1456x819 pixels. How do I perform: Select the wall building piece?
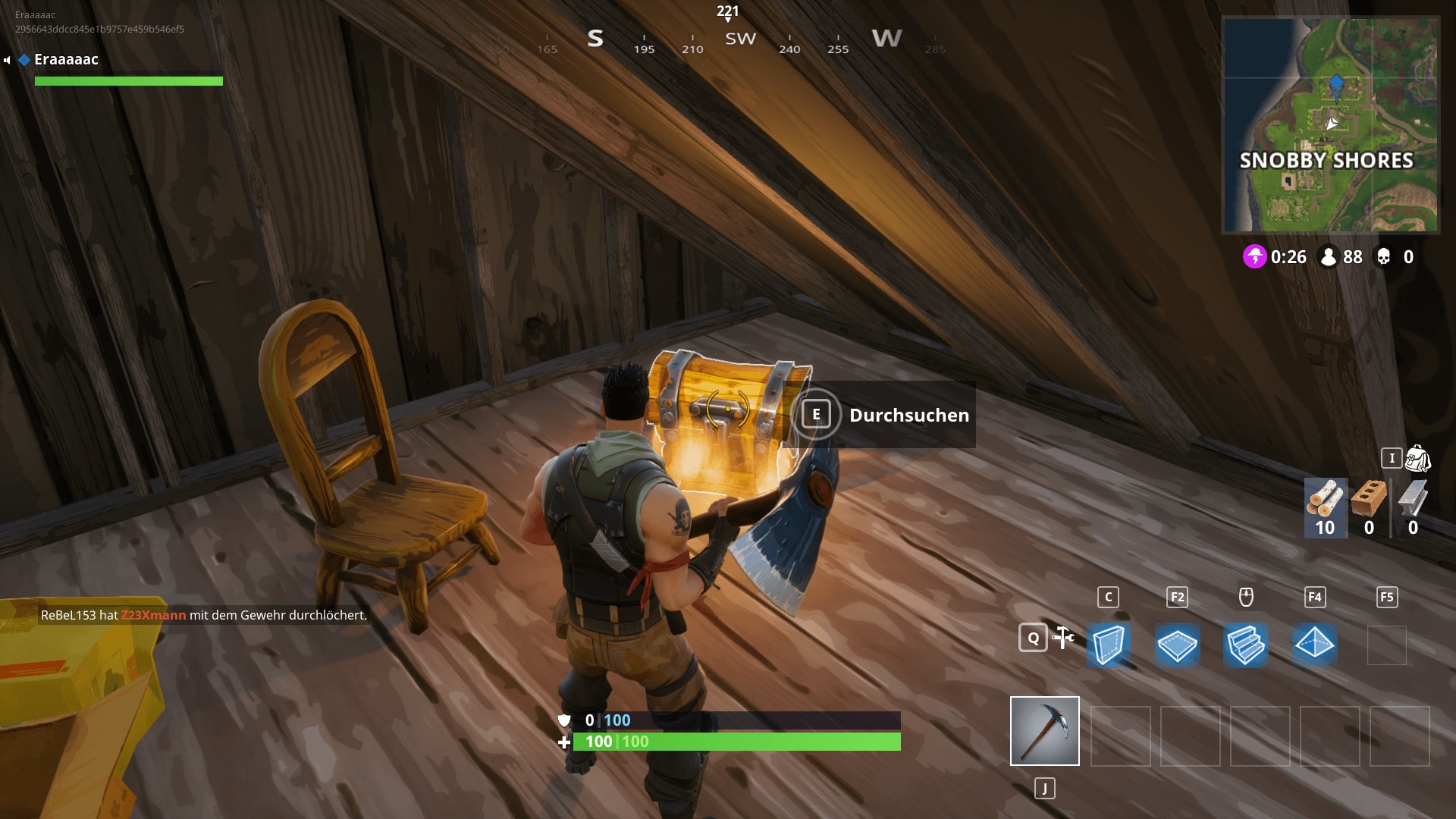[x=1109, y=645]
